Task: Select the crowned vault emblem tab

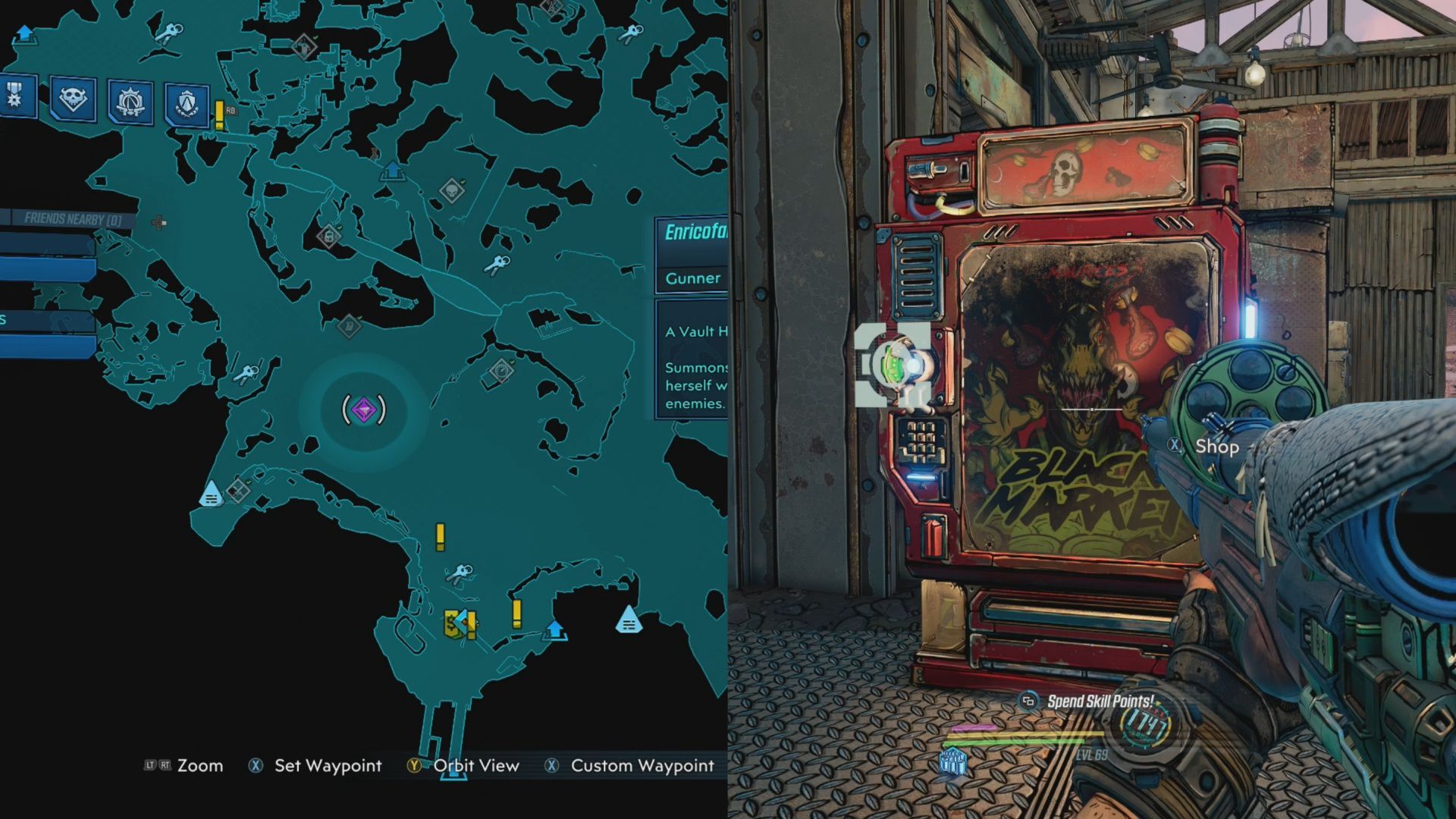Action: click(x=130, y=101)
